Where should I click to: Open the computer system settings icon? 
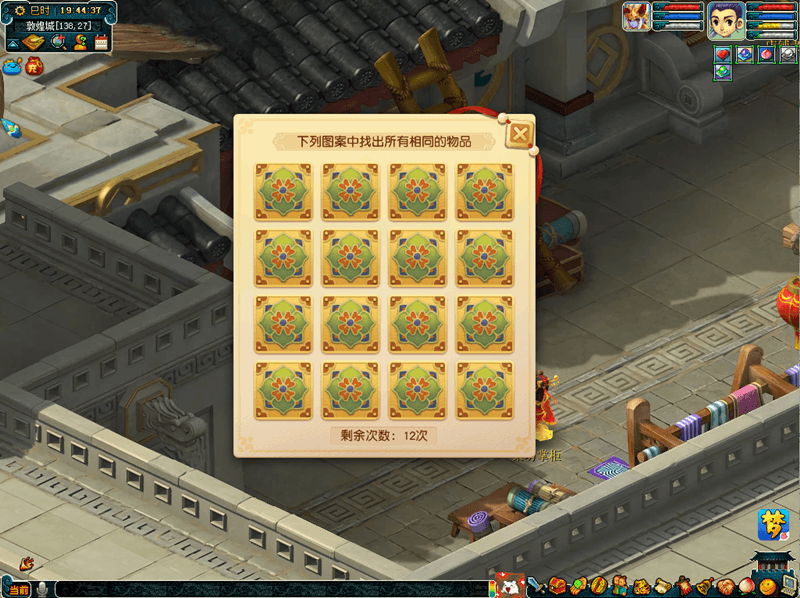[788, 585]
